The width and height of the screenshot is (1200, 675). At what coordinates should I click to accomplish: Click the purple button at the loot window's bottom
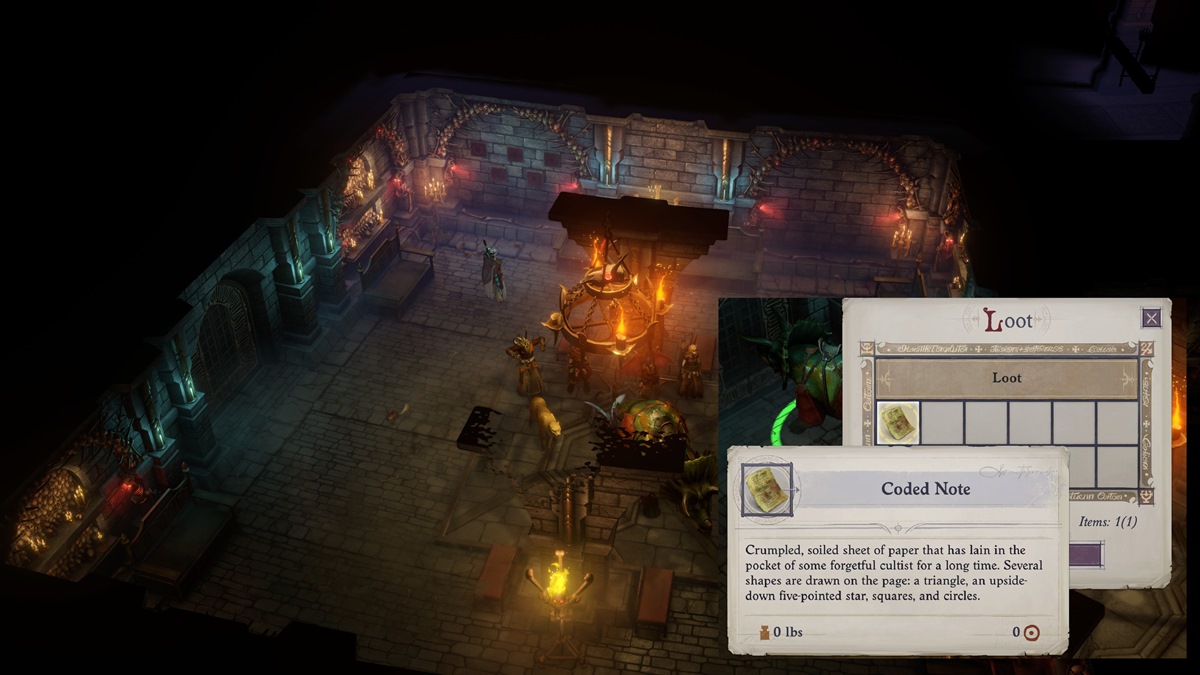coord(1086,555)
